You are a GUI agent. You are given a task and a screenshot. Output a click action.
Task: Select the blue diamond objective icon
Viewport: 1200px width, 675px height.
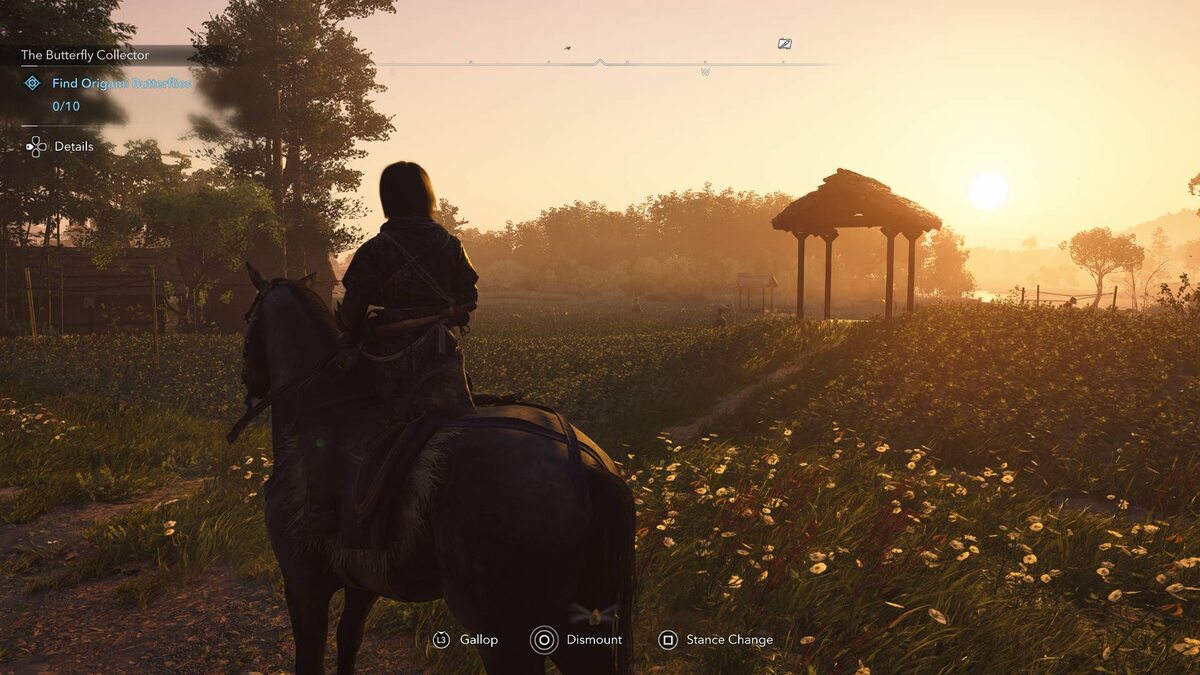pyautogui.click(x=32, y=83)
